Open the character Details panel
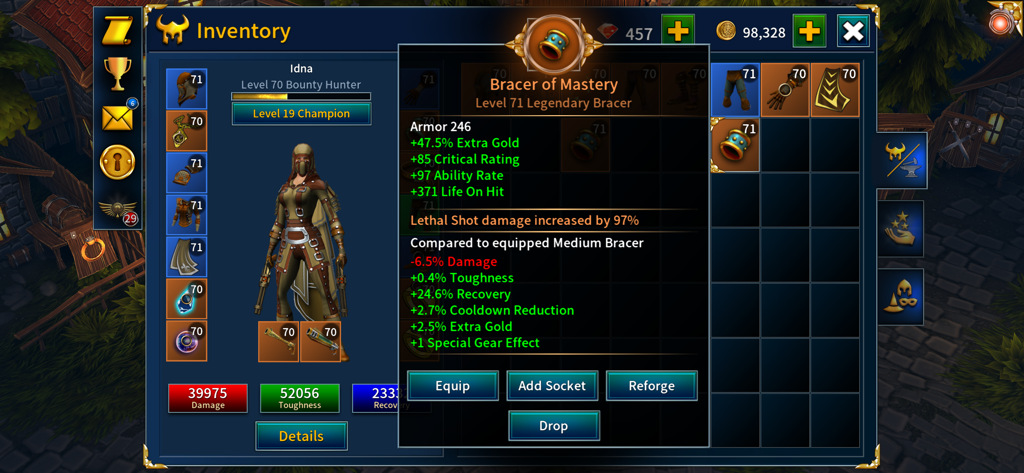Viewport: 1024px width, 473px height. point(301,436)
